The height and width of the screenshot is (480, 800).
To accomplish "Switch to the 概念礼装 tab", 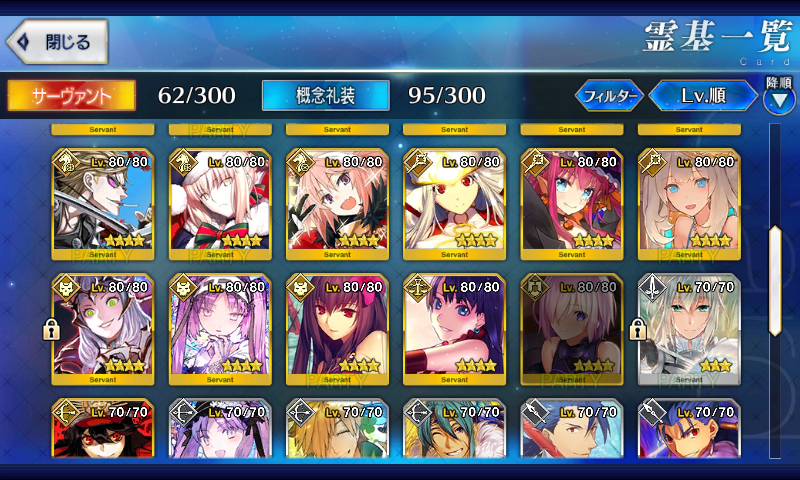I will click(x=325, y=95).
